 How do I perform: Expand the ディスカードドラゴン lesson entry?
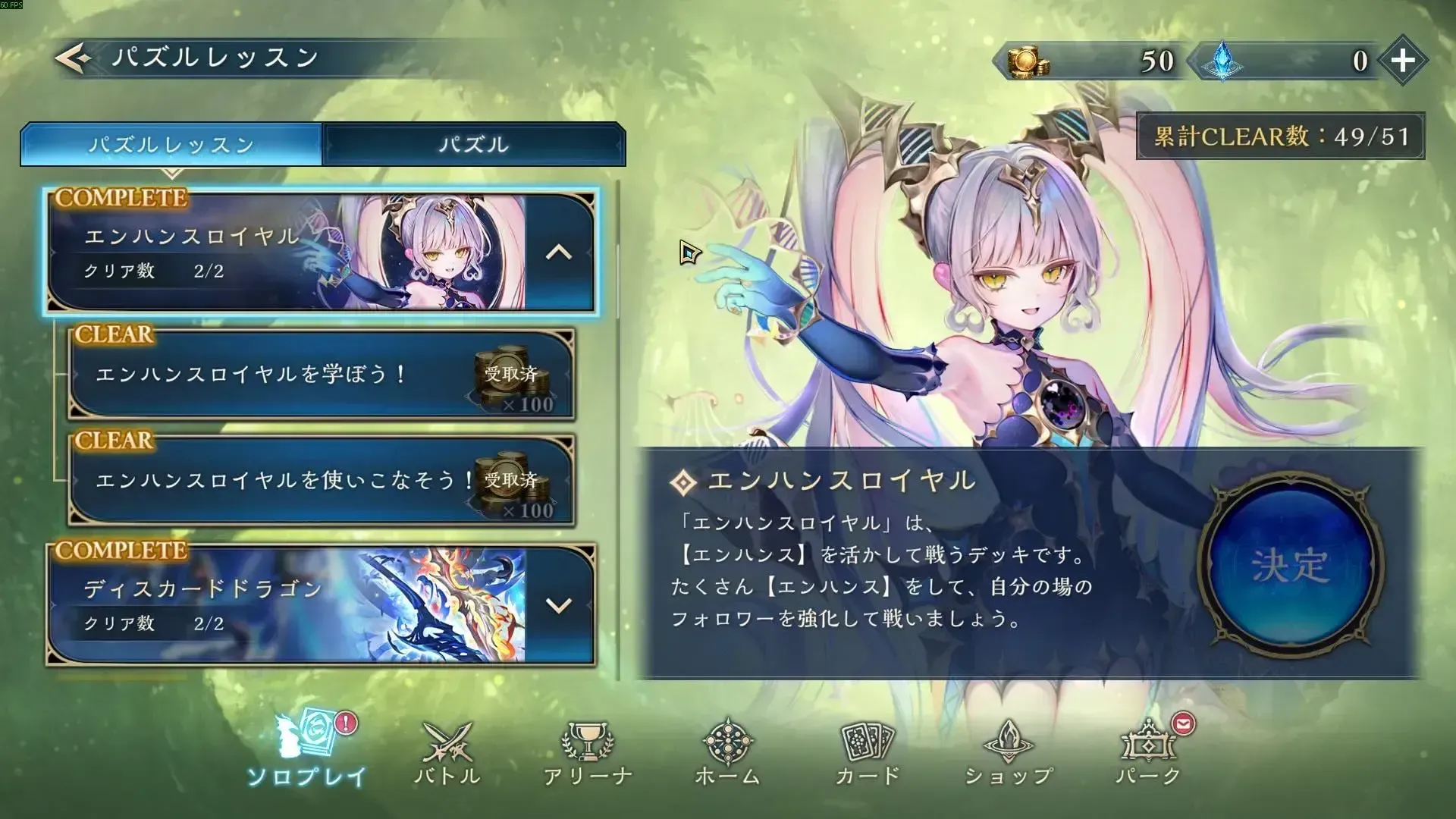[x=557, y=603]
